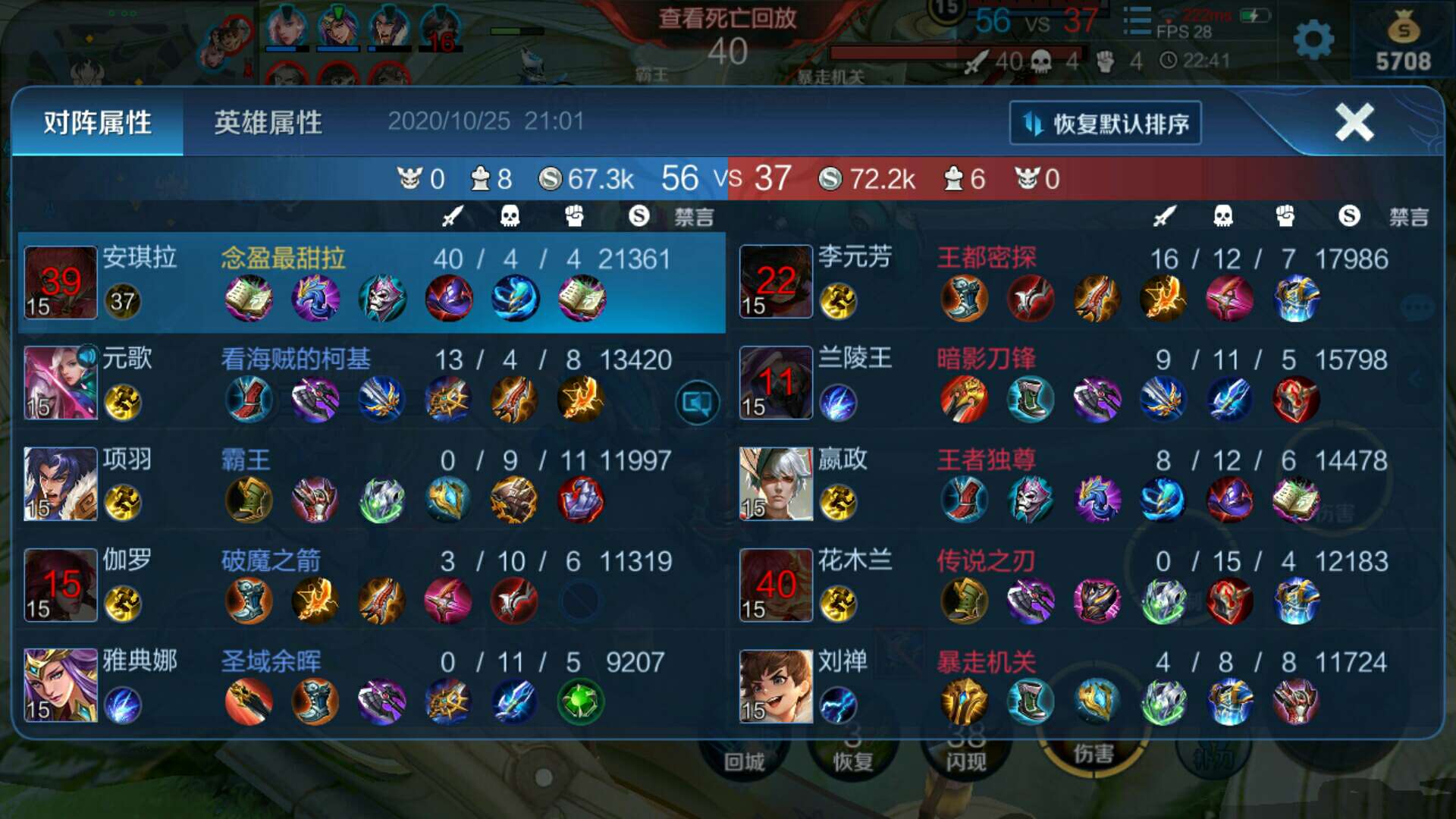Tap 查看死亡回放 death replay text

click(x=727, y=18)
